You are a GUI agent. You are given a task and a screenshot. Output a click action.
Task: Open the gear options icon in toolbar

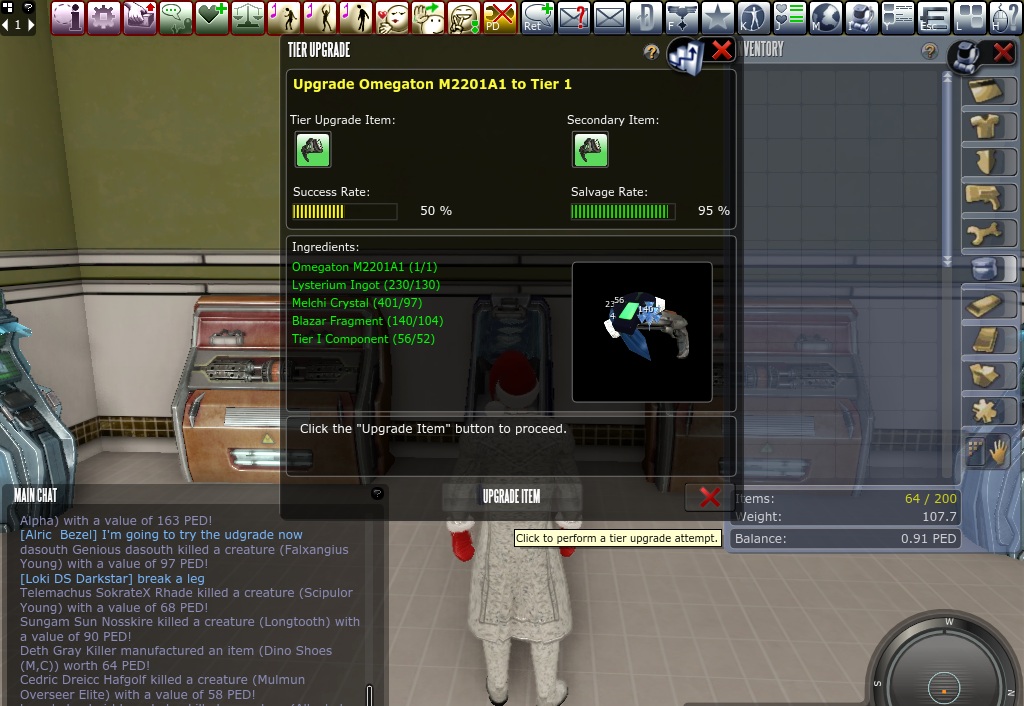click(103, 17)
